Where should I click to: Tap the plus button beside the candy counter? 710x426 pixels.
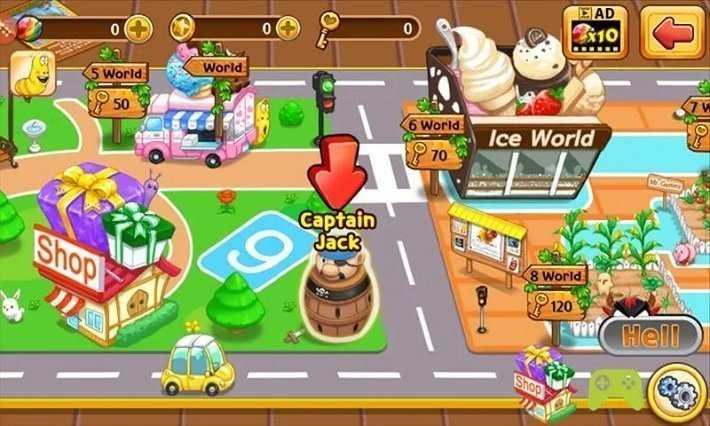coord(139,28)
